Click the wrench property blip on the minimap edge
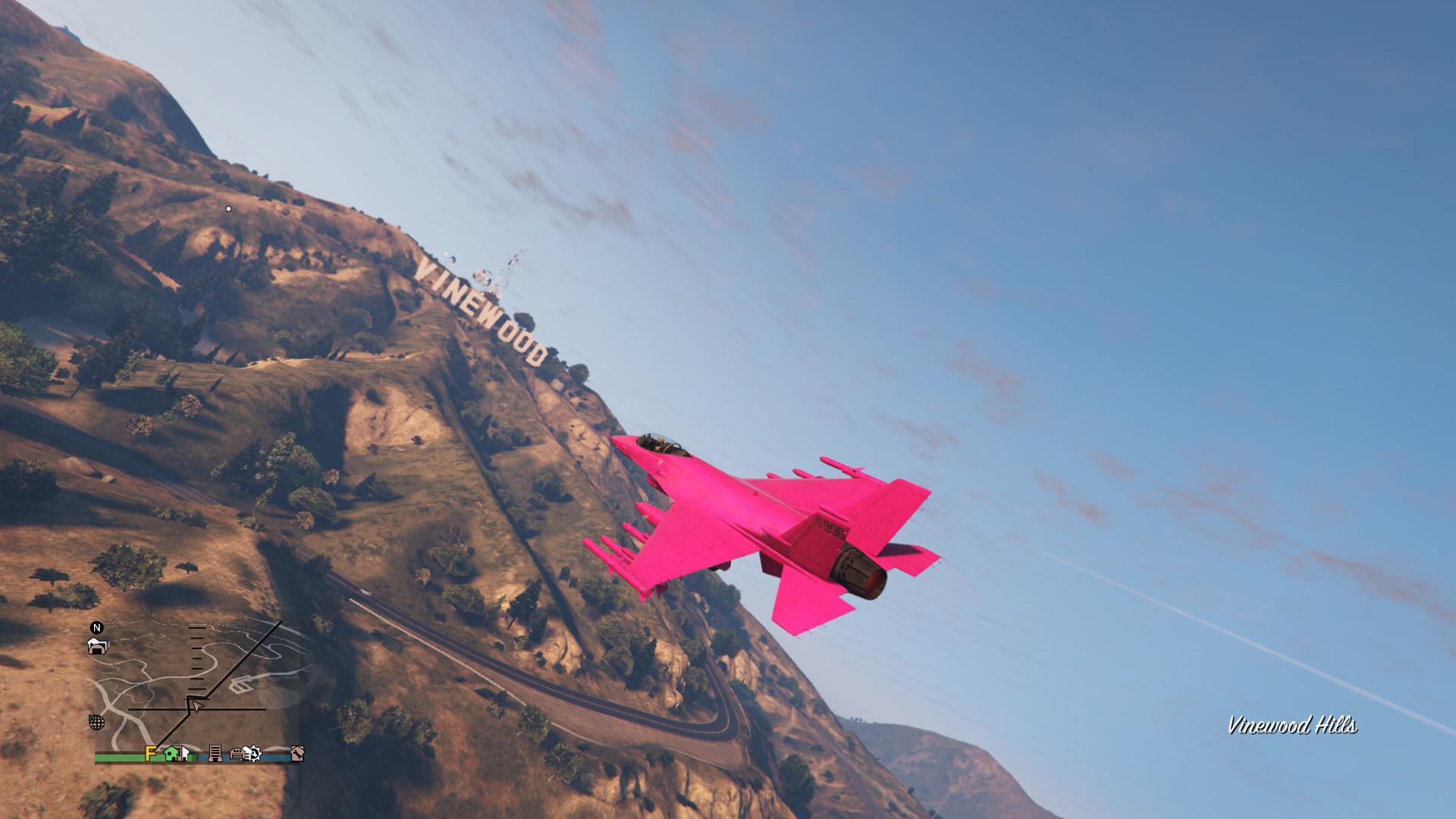 pyautogui.click(x=297, y=754)
